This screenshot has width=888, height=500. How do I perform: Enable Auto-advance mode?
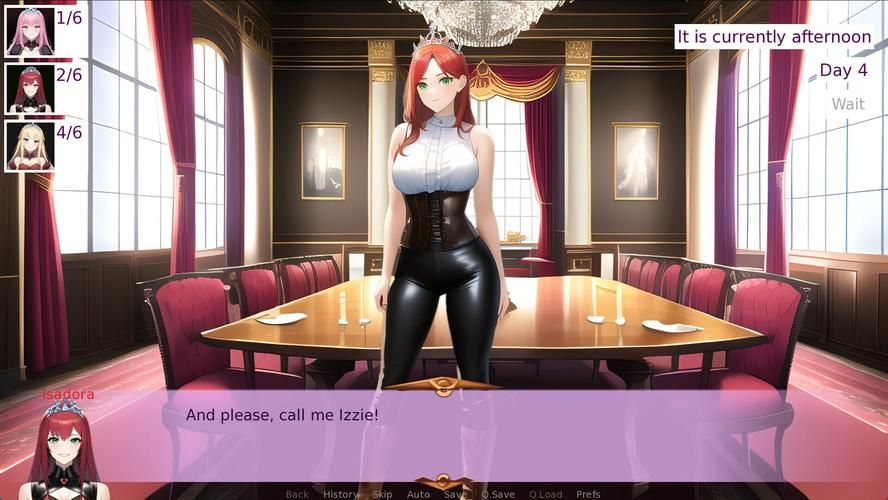tap(418, 494)
